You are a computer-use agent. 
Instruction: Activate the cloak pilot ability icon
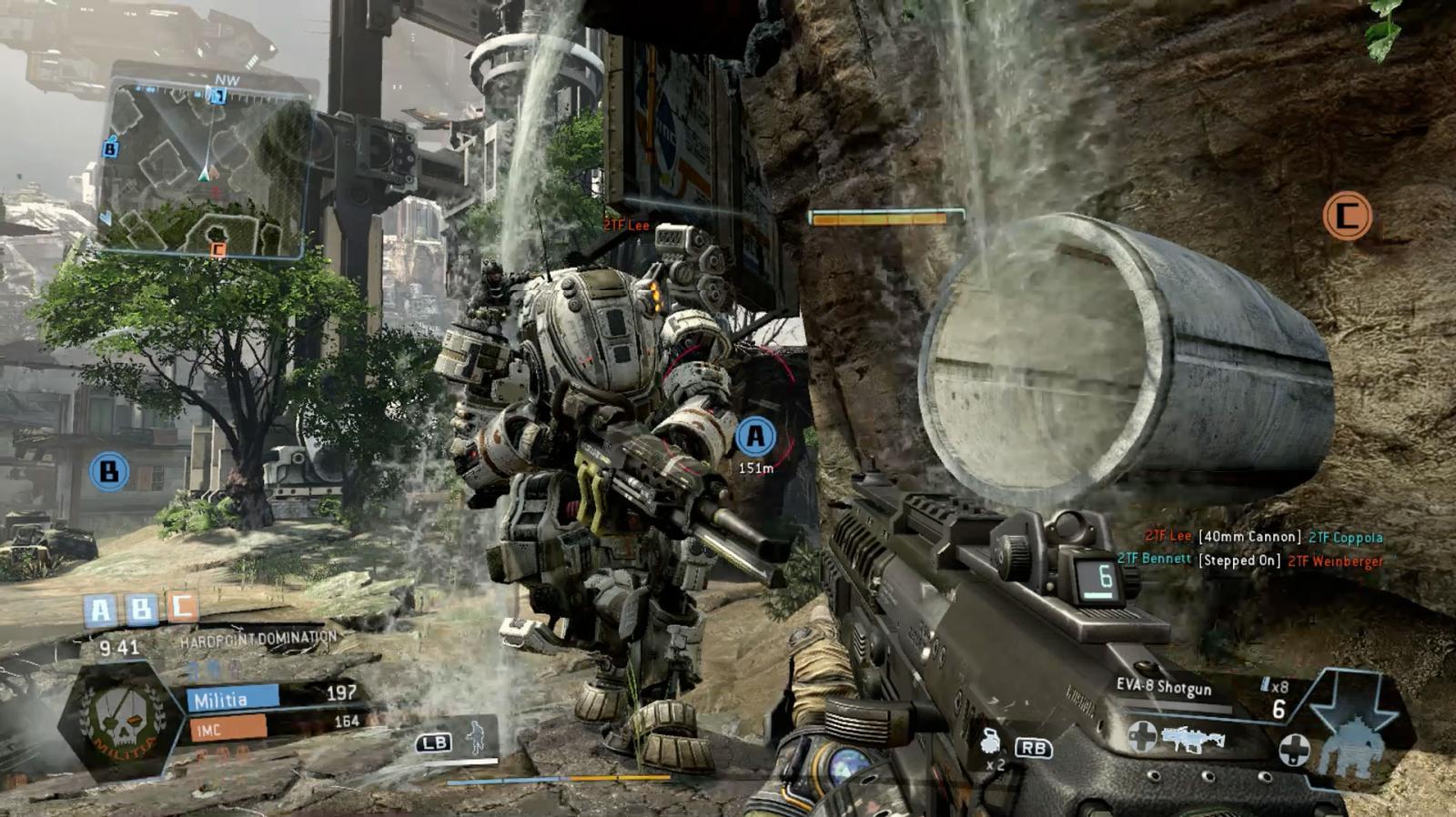point(475,737)
